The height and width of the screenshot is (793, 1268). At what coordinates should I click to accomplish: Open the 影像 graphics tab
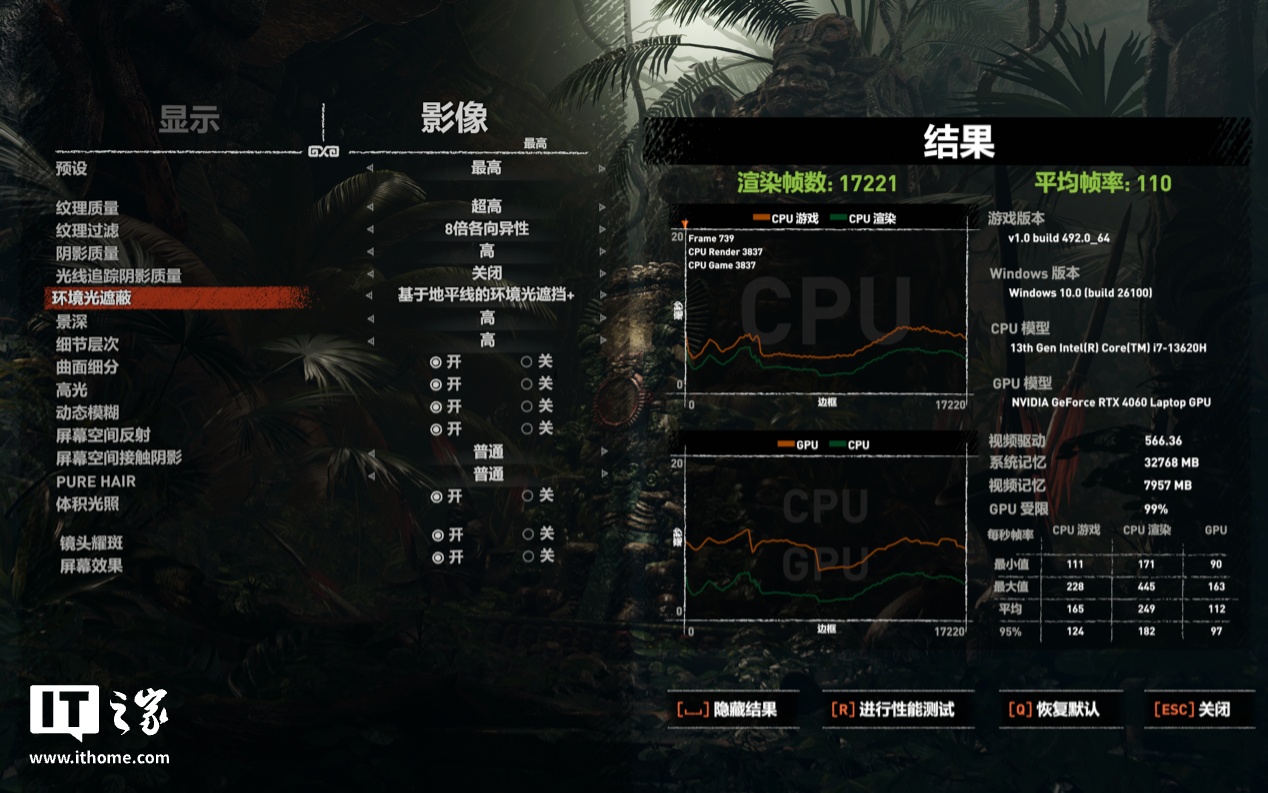pos(454,118)
